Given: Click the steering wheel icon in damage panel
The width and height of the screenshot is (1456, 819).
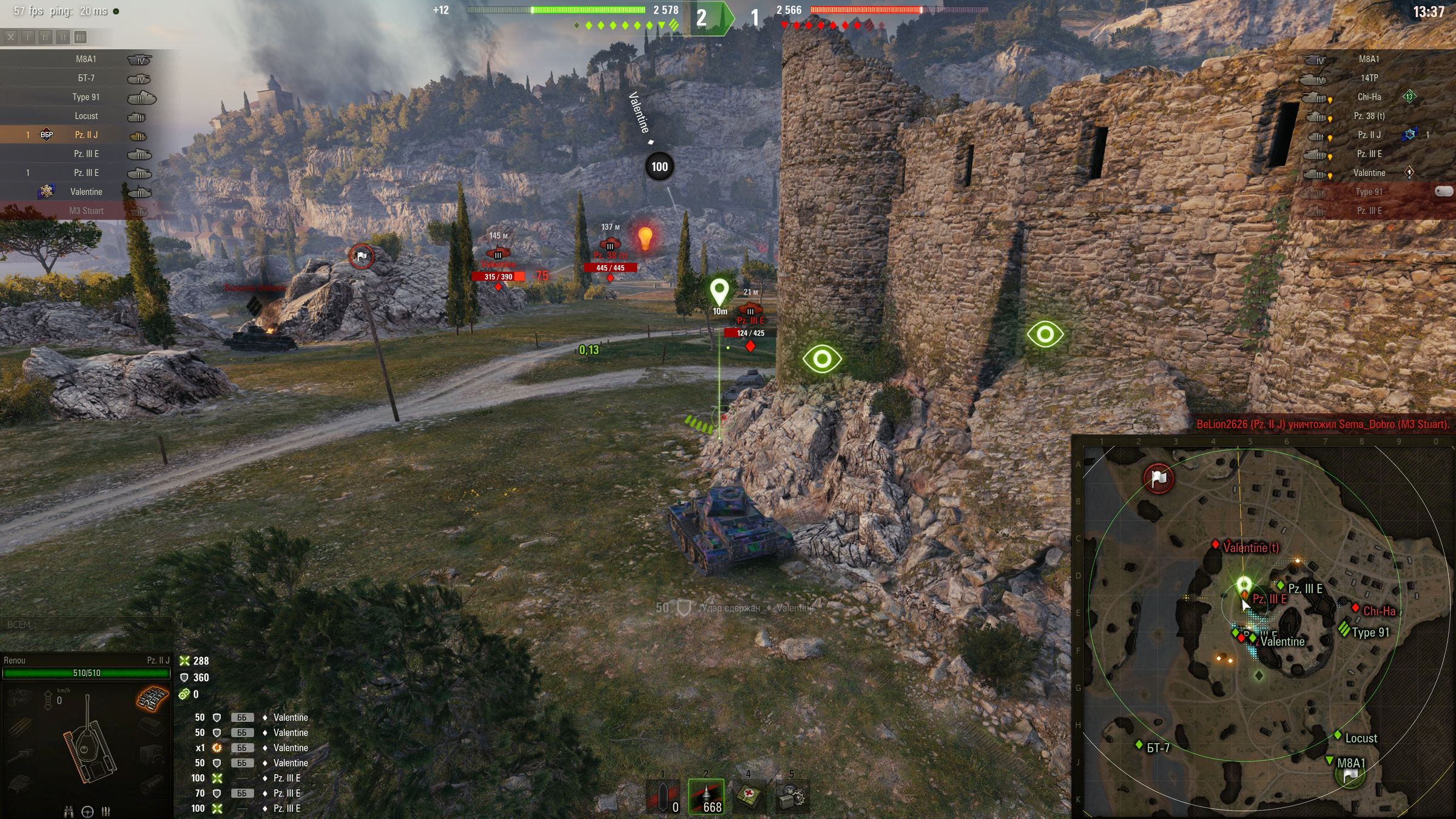Looking at the screenshot, I should [87, 811].
